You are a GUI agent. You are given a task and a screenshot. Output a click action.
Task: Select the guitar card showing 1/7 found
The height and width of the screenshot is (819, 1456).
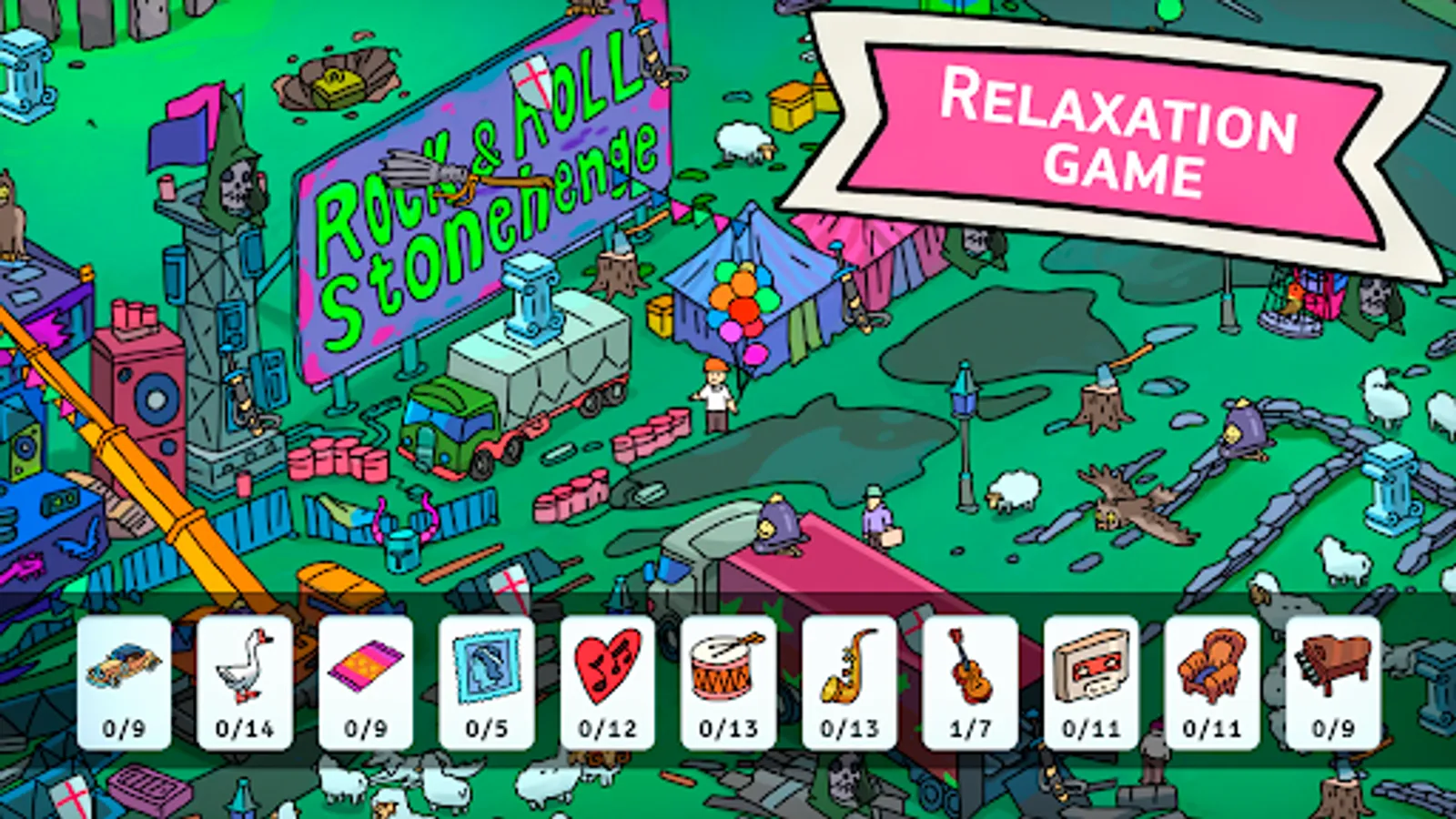pyautogui.click(x=968, y=678)
